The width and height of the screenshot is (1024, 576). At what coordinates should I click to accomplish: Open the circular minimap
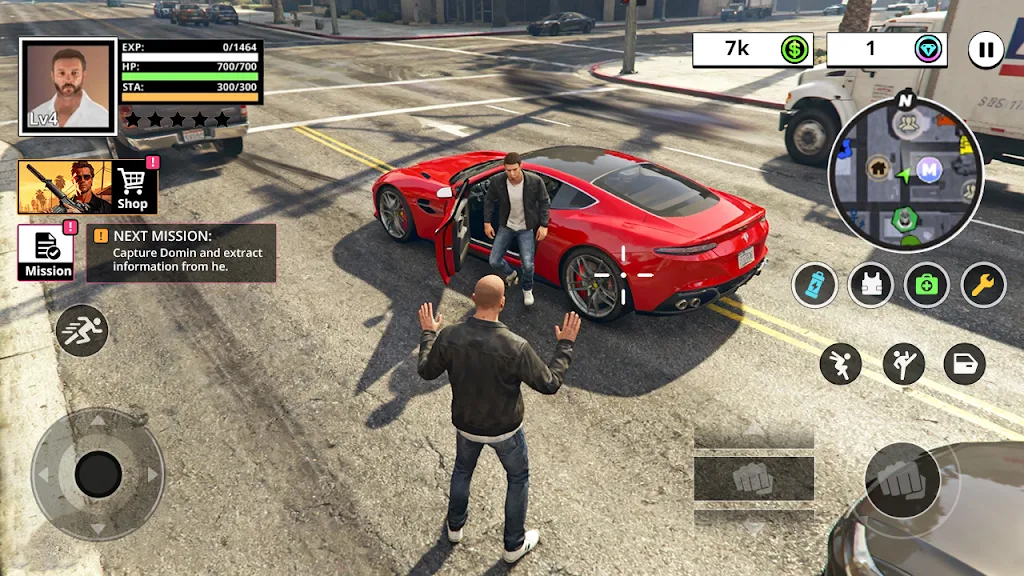tap(906, 174)
